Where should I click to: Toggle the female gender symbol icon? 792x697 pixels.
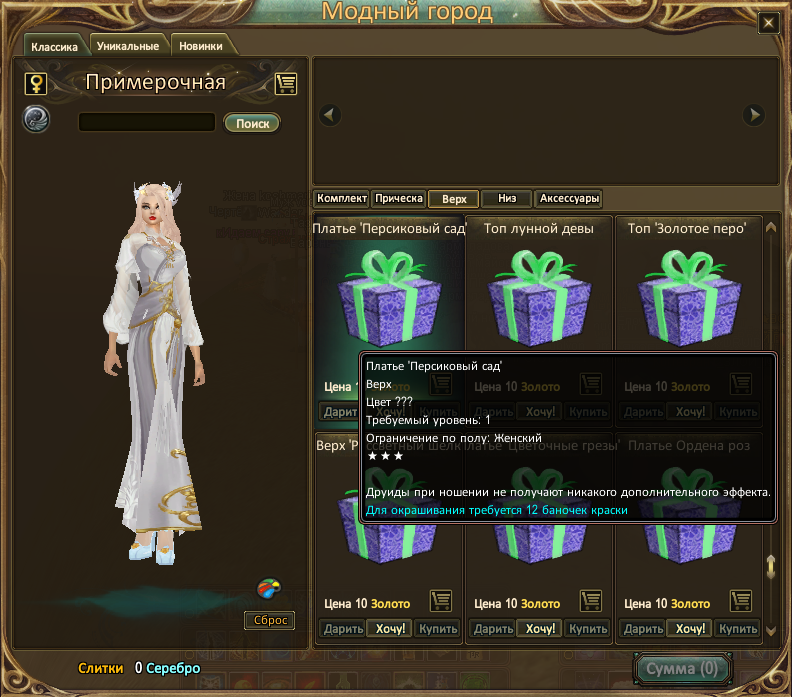pyautogui.click(x=35, y=84)
